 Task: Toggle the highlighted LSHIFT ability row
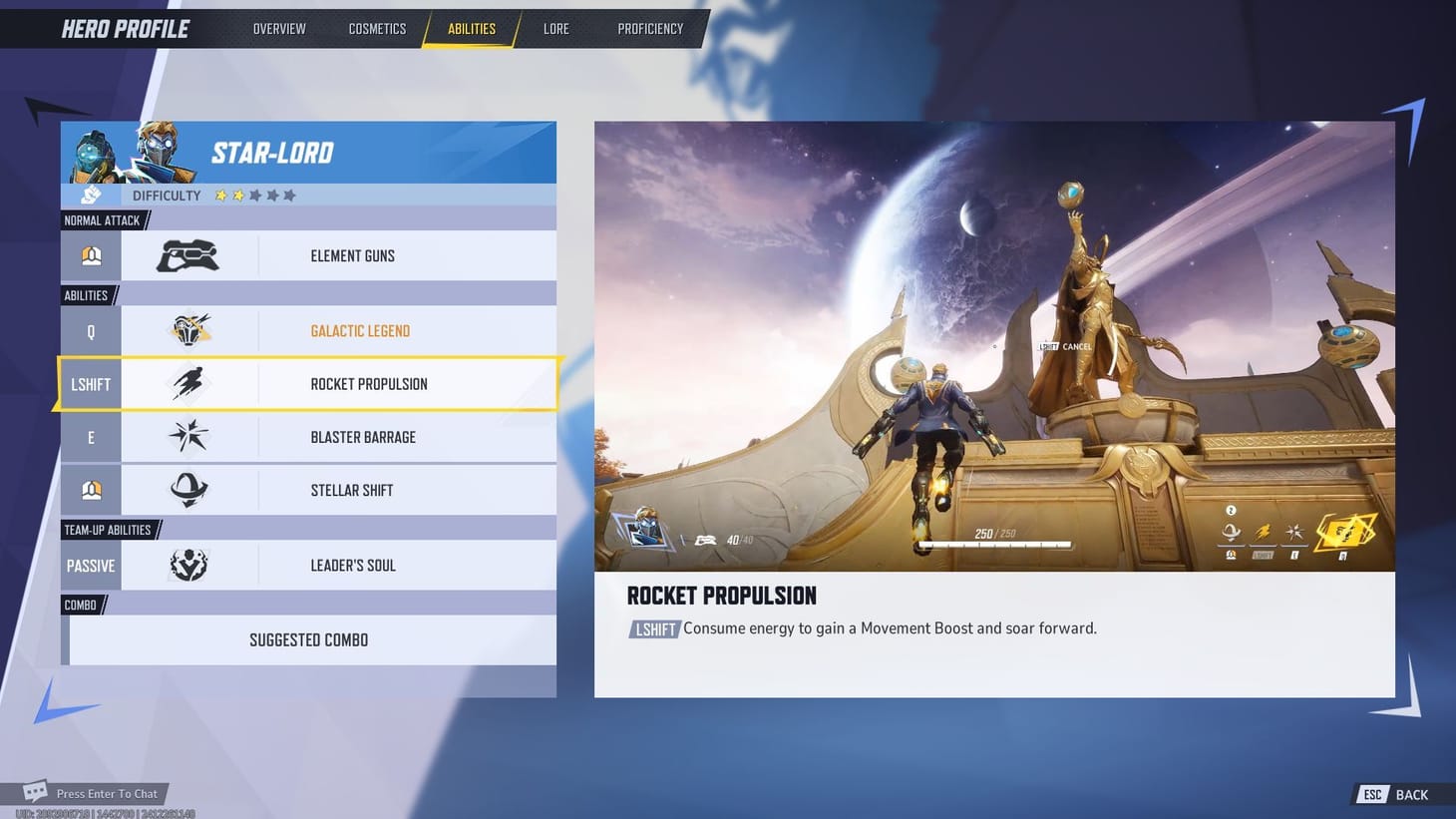308,384
